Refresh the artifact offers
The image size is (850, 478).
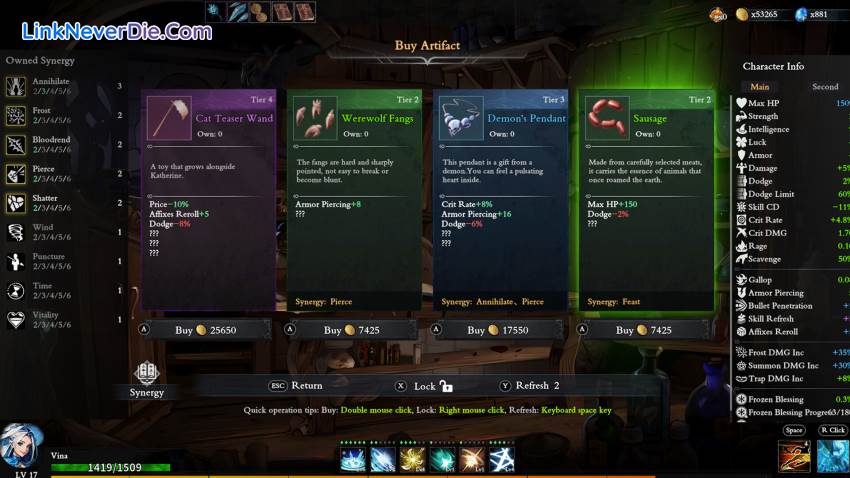(531, 385)
